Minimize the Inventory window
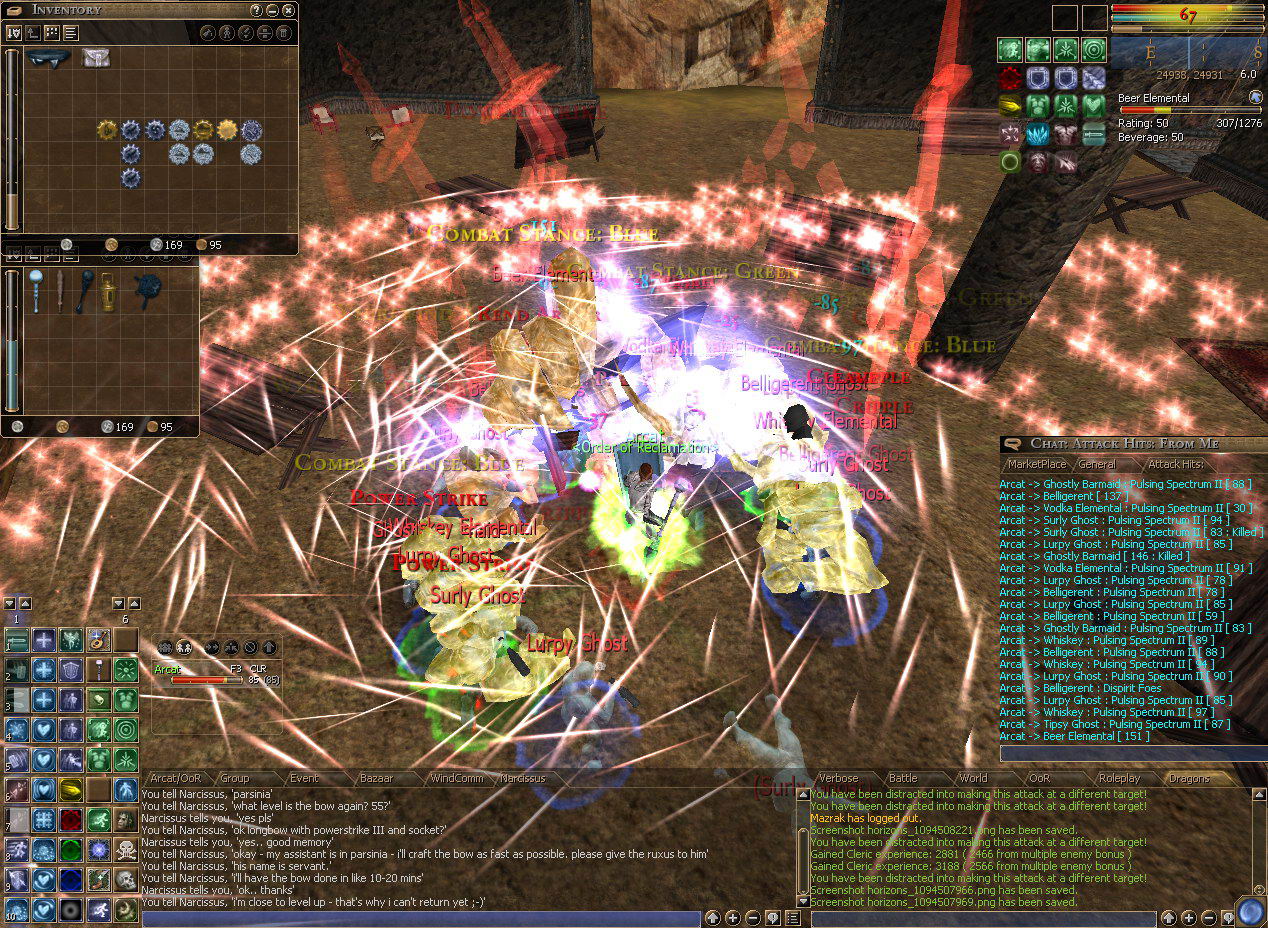 pos(273,10)
